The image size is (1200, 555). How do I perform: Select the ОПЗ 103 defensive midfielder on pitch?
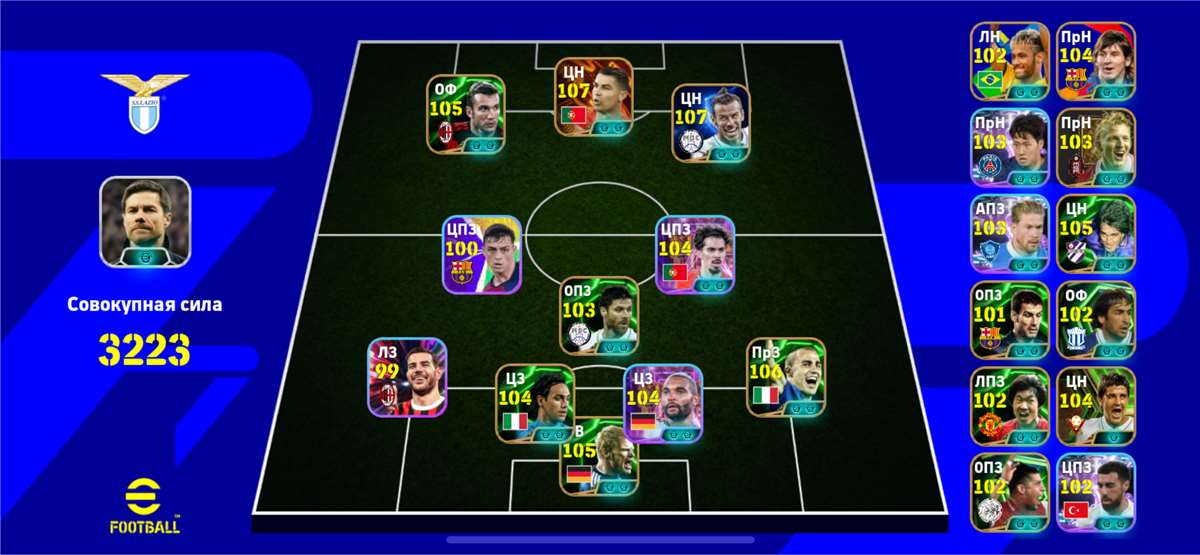click(x=598, y=315)
